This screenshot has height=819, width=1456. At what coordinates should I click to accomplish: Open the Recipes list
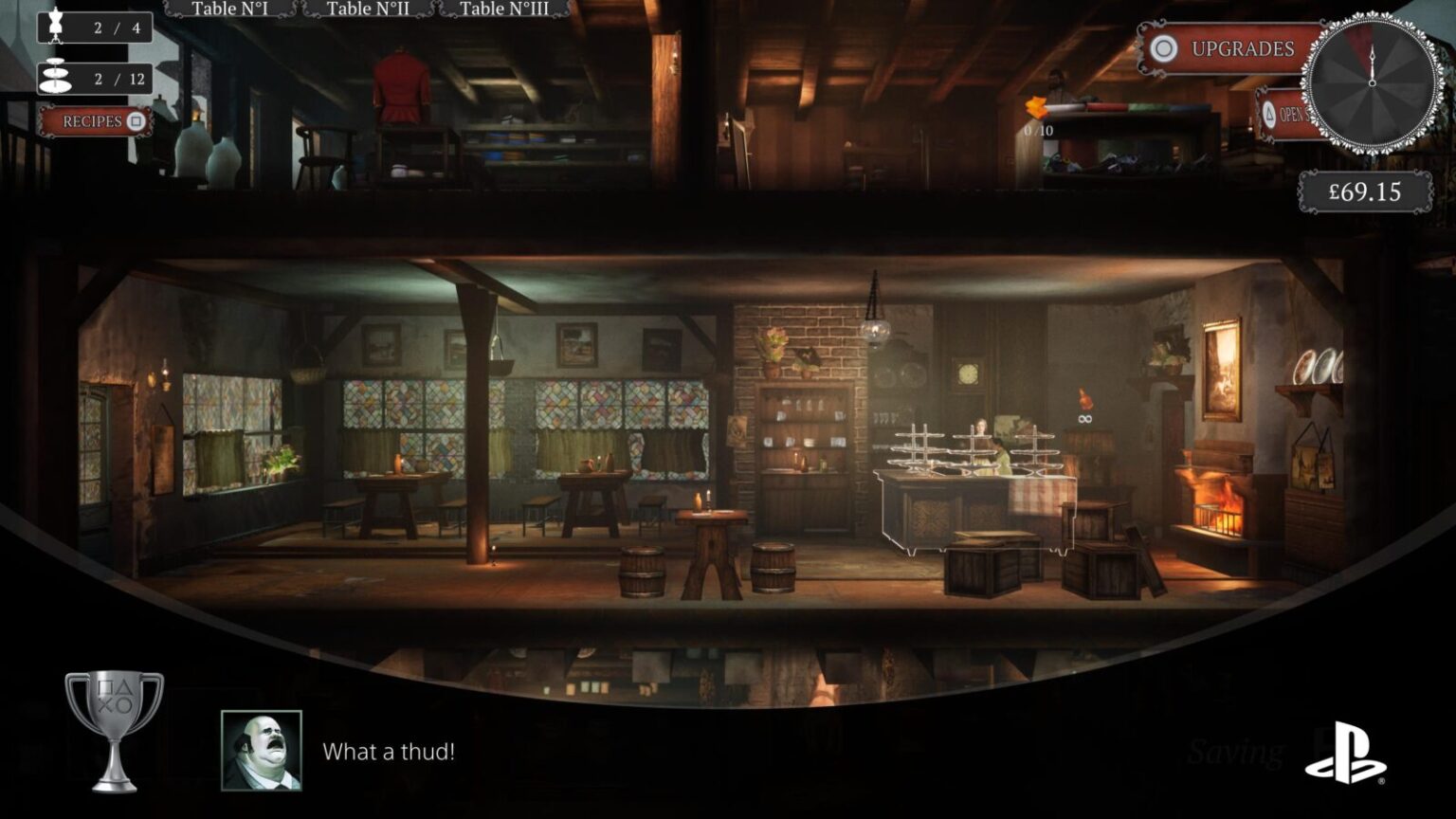click(96, 121)
